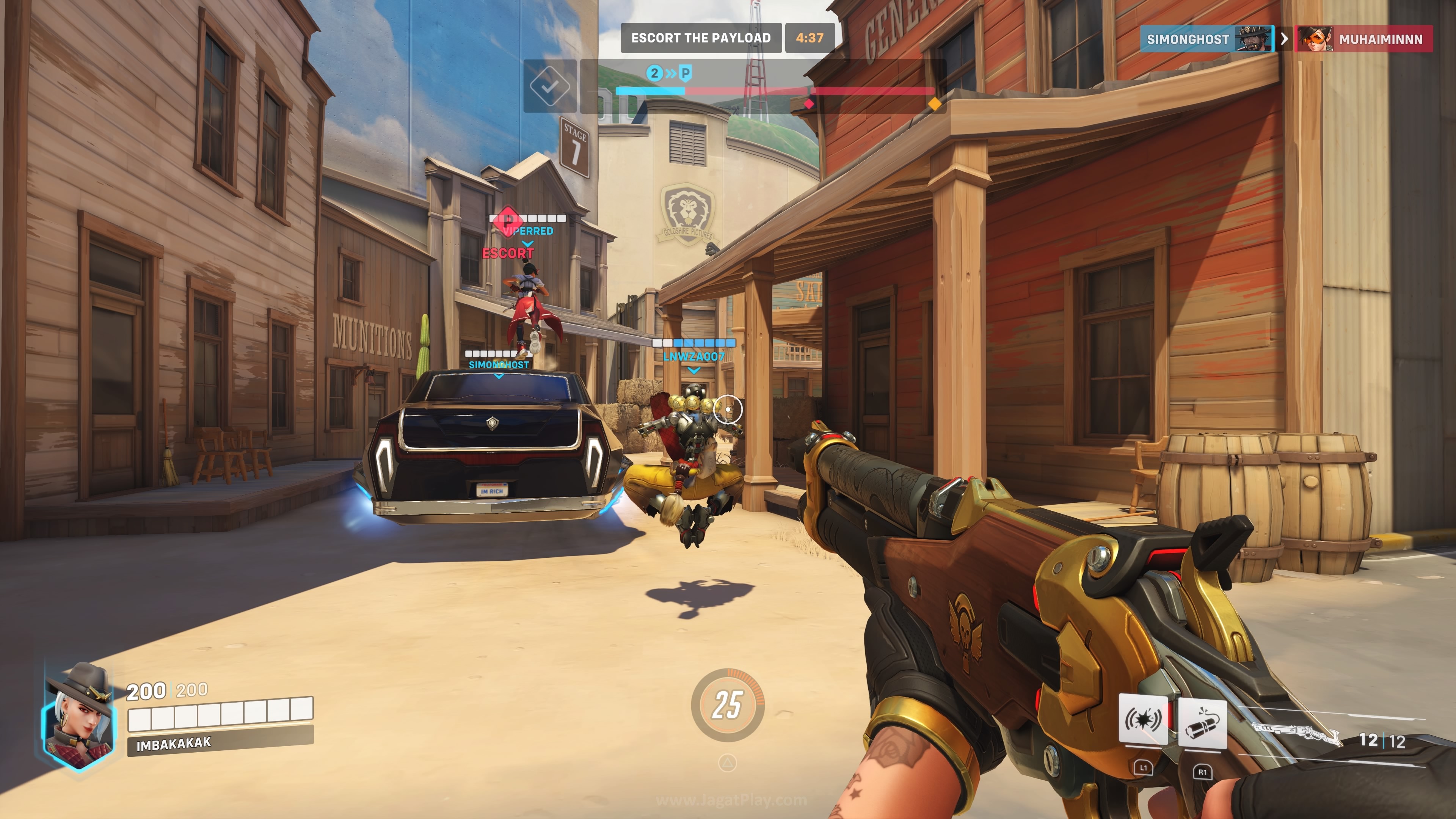Click the red ESCORT objective marker
The width and height of the screenshot is (1456, 819).
(508, 253)
